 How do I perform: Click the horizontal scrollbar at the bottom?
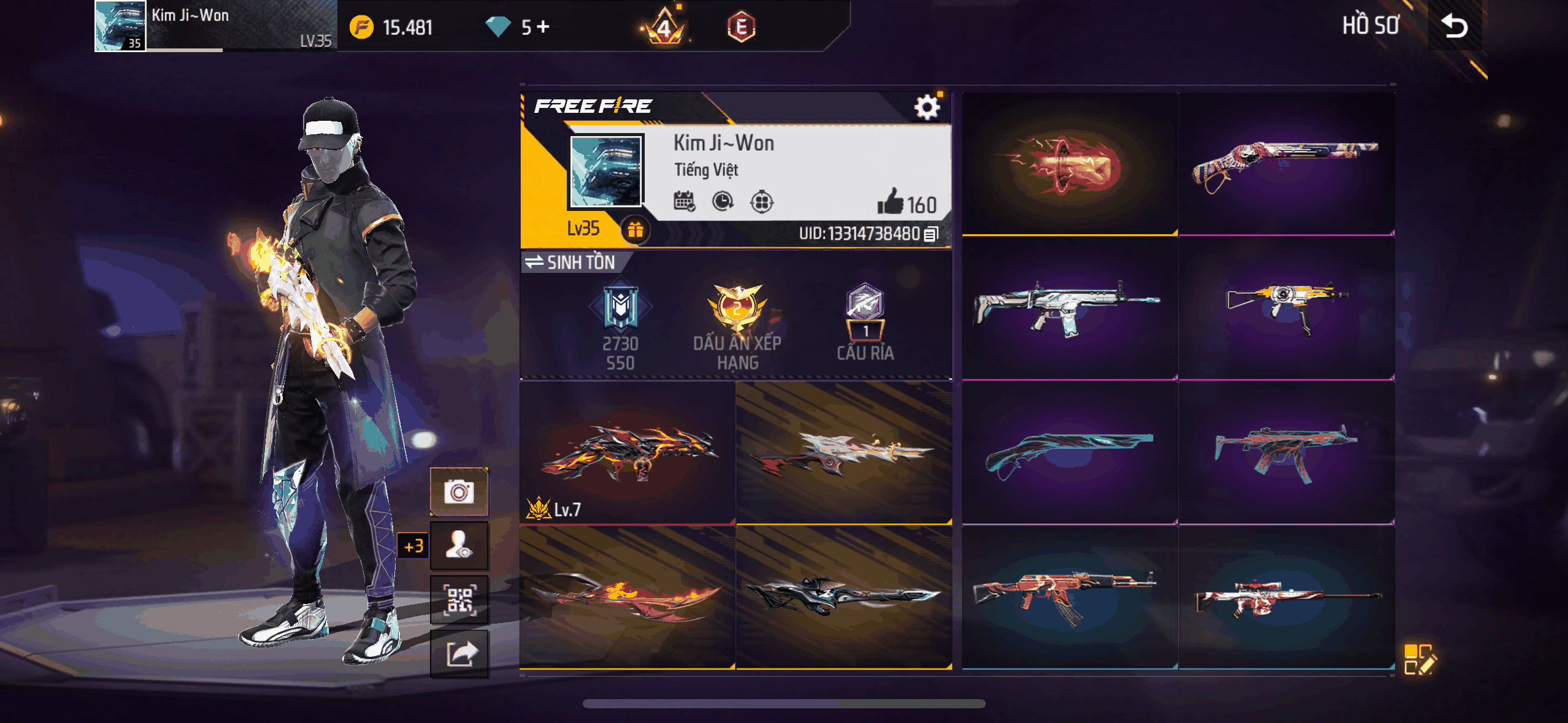784,703
